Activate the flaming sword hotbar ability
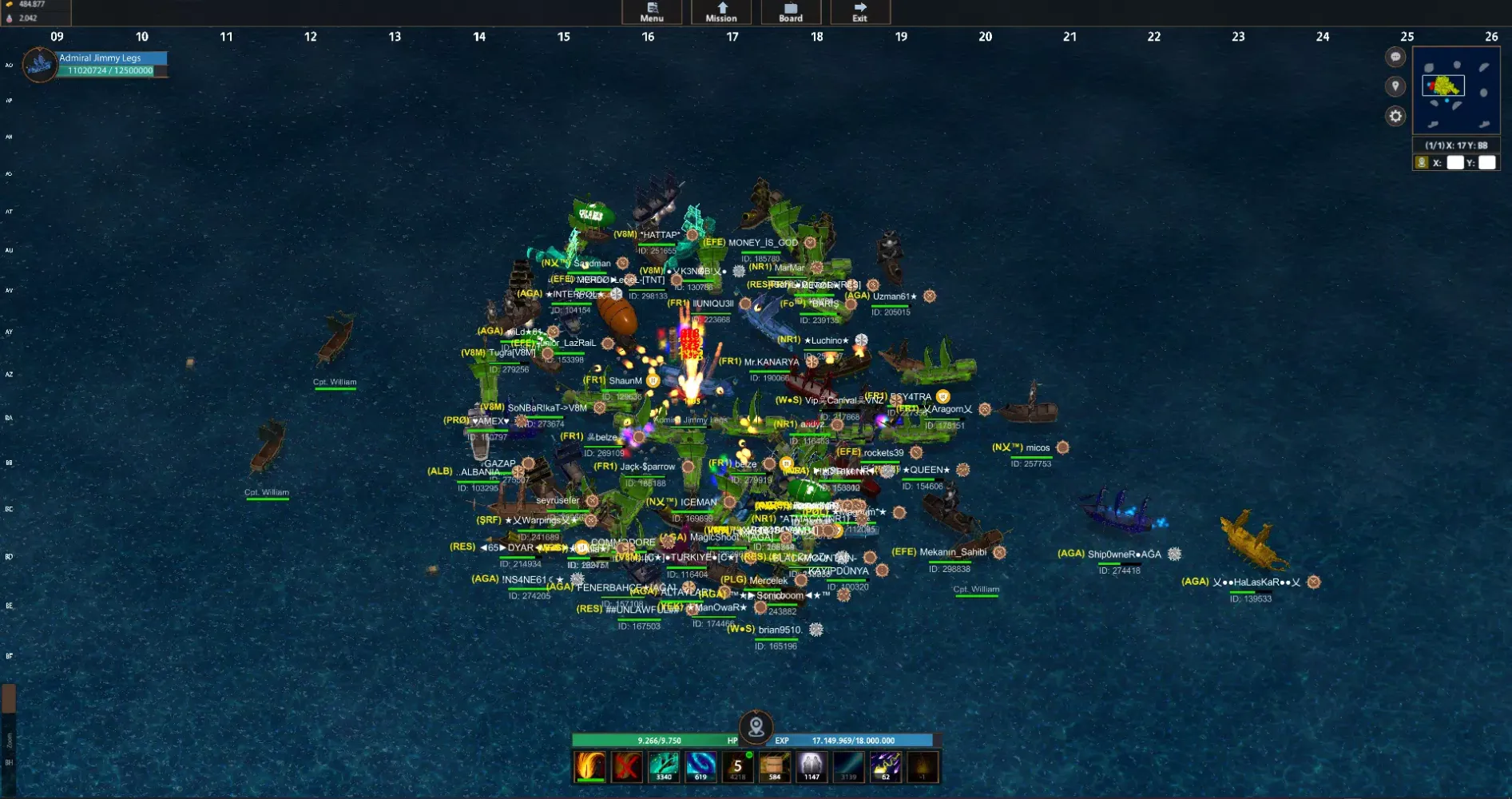 tap(590, 767)
